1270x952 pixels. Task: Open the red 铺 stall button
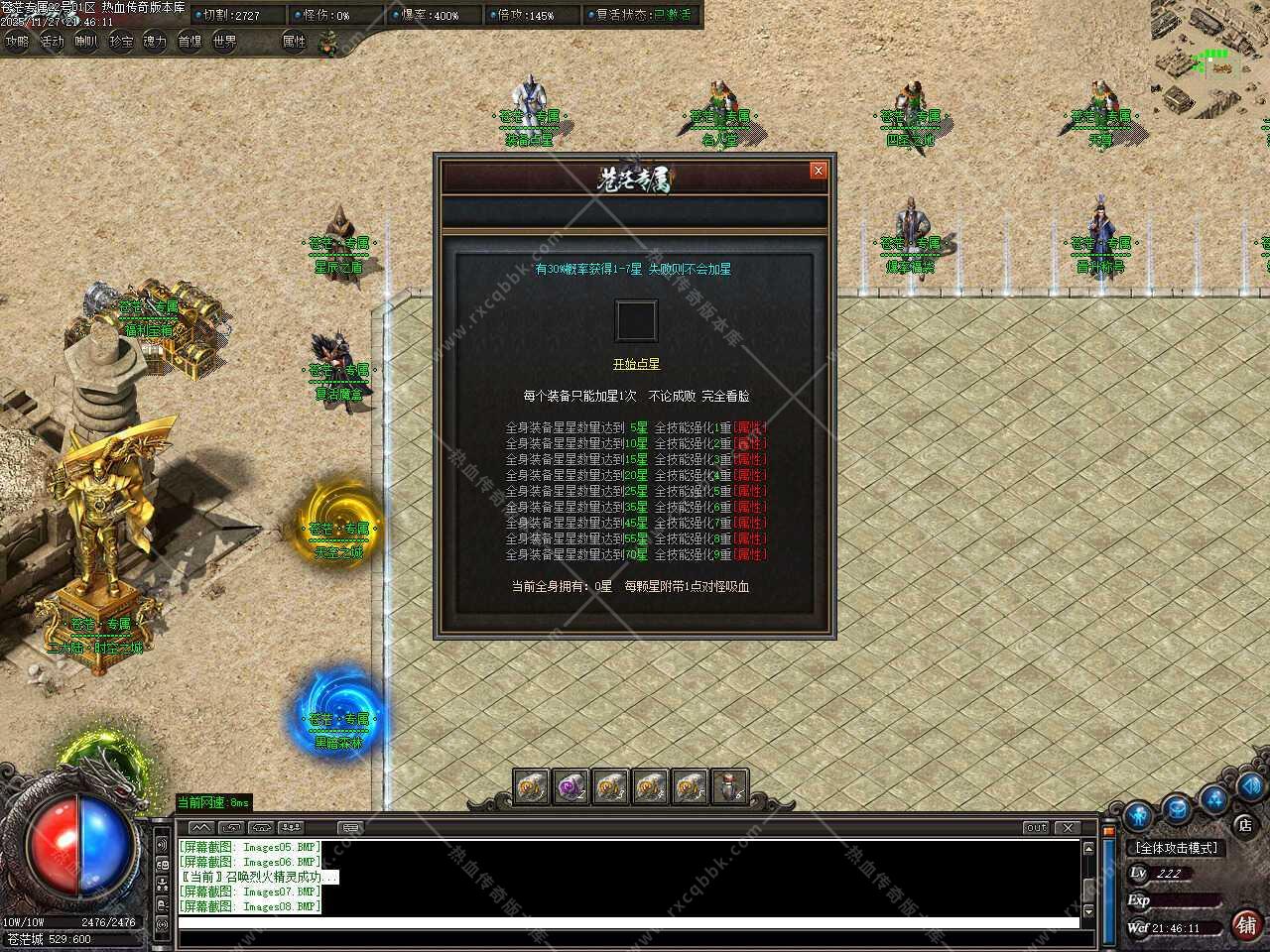pyautogui.click(x=1246, y=925)
